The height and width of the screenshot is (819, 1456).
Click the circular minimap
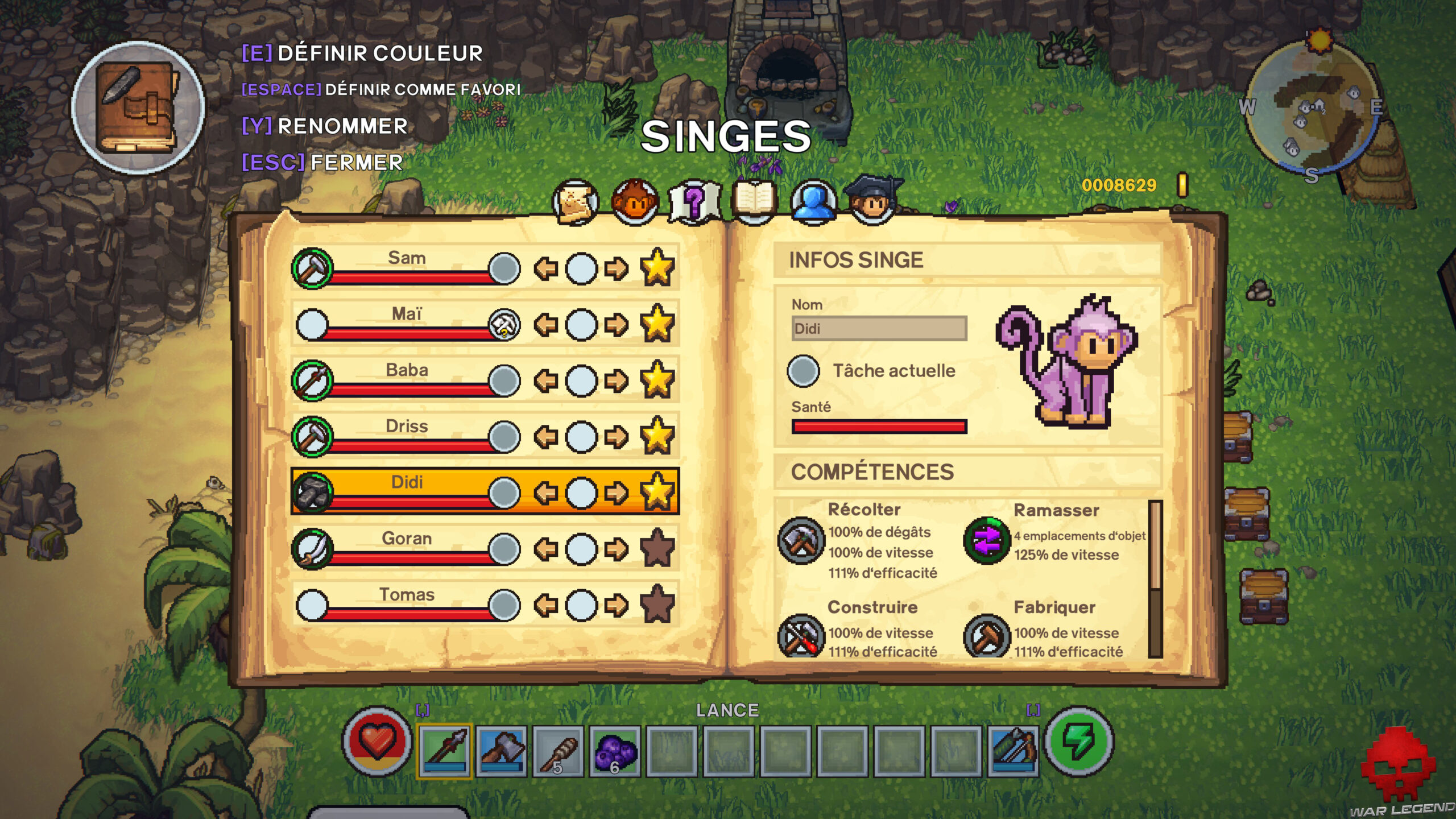click(x=1312, y=108)
